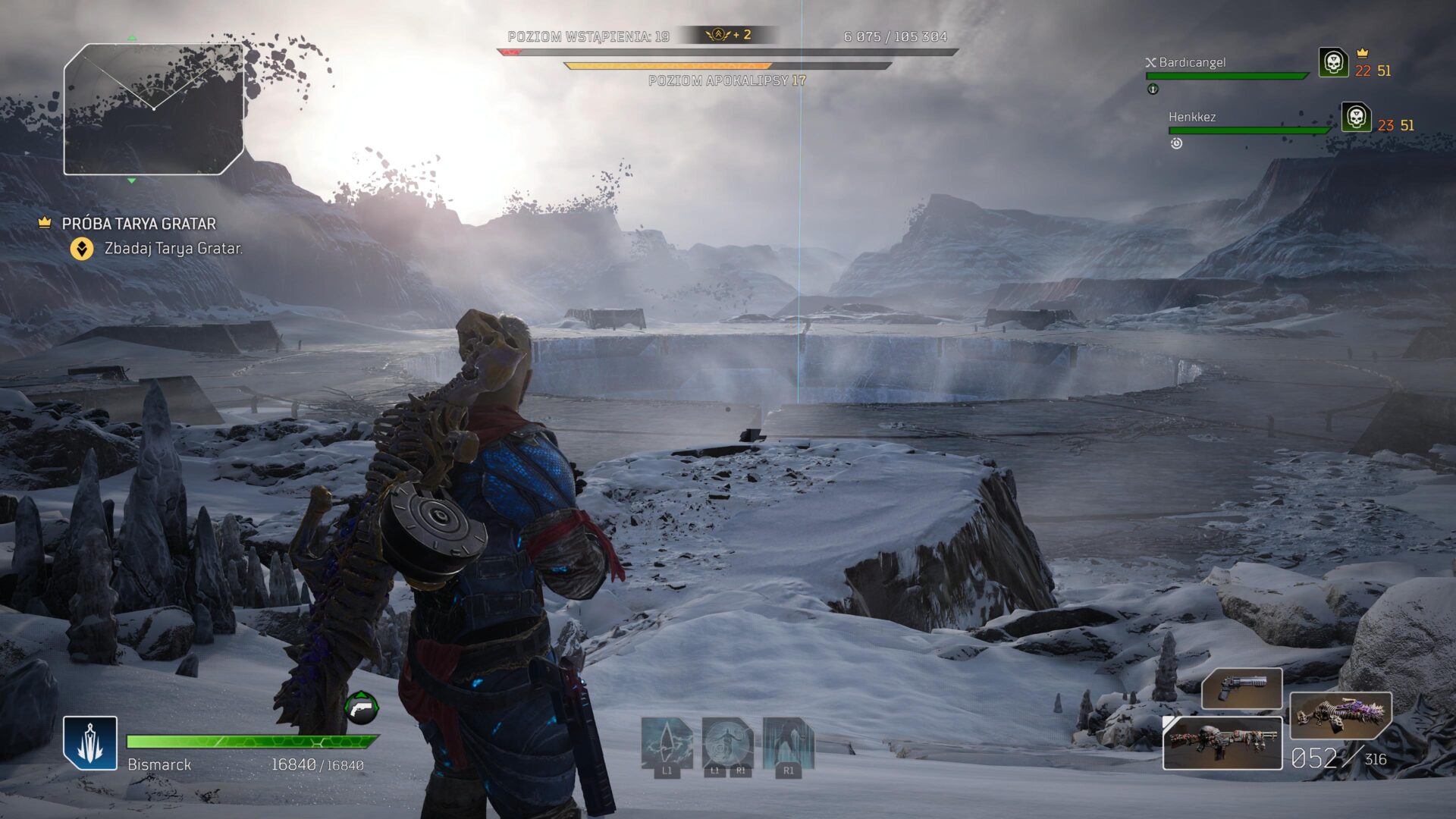Viewport: 1456px width, 819px height.
Task: Click the green pistol marker near the character
Action: tap(362, 708)
